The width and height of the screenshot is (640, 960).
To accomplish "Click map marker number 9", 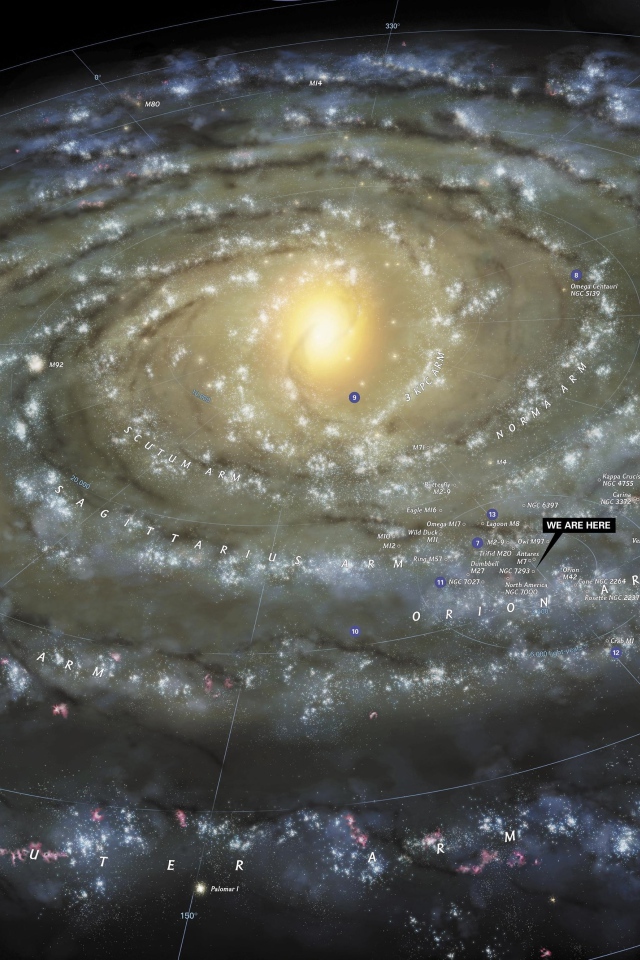I will [354, 398].
